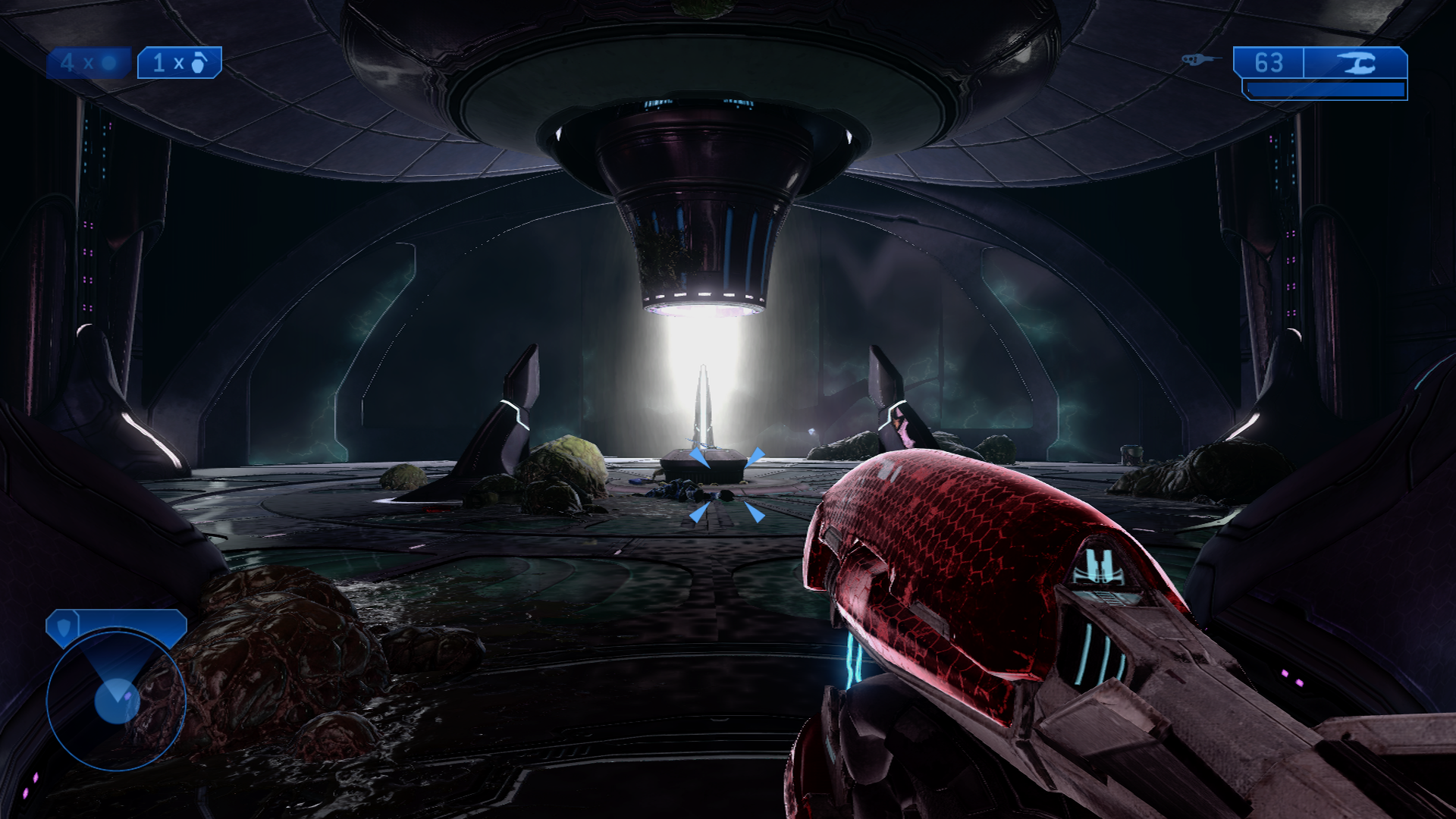Click the circular motion tracker radar
1456x819 pixels.
pos(115,701)
